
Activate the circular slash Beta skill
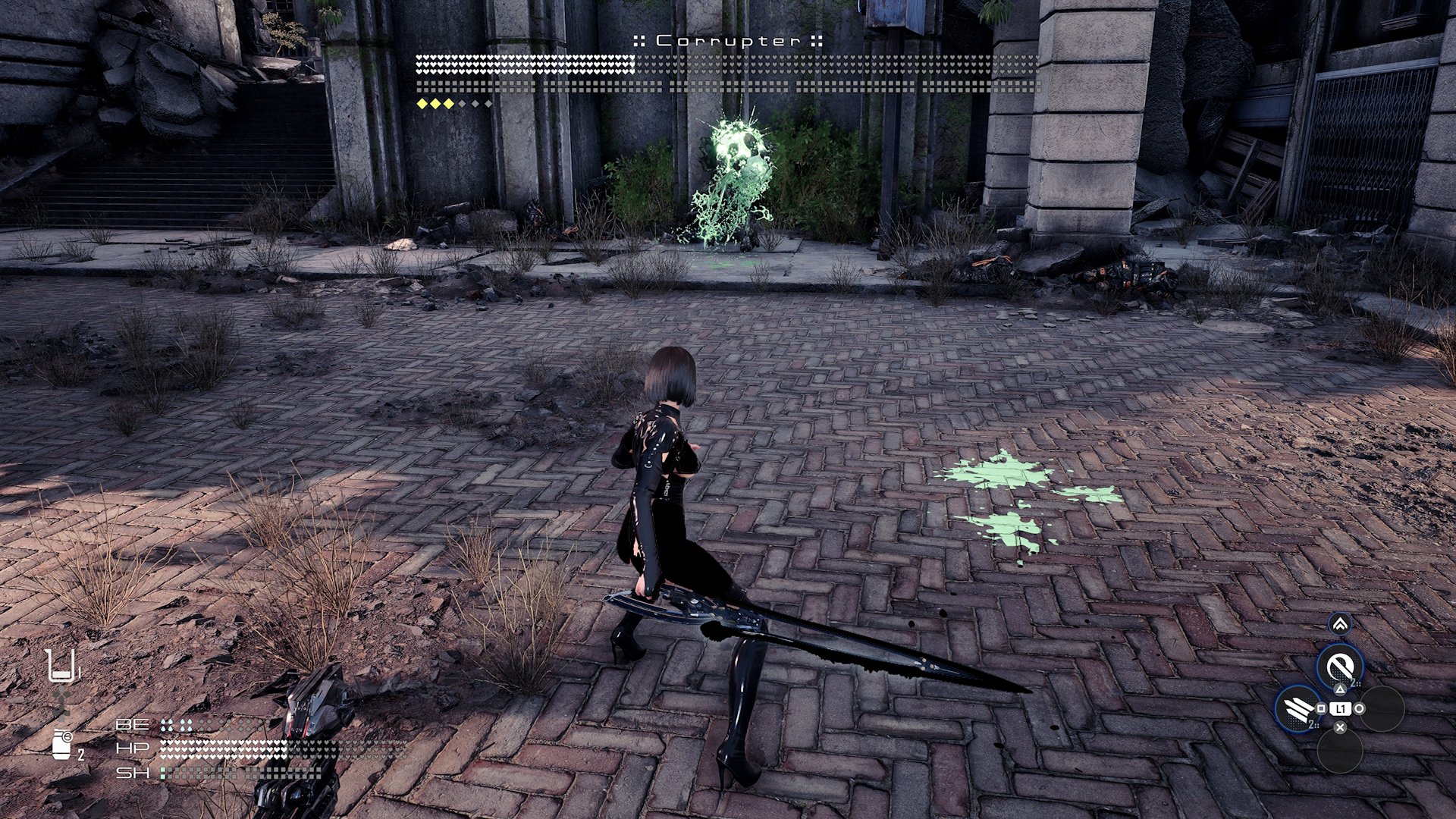(1339, 667)
